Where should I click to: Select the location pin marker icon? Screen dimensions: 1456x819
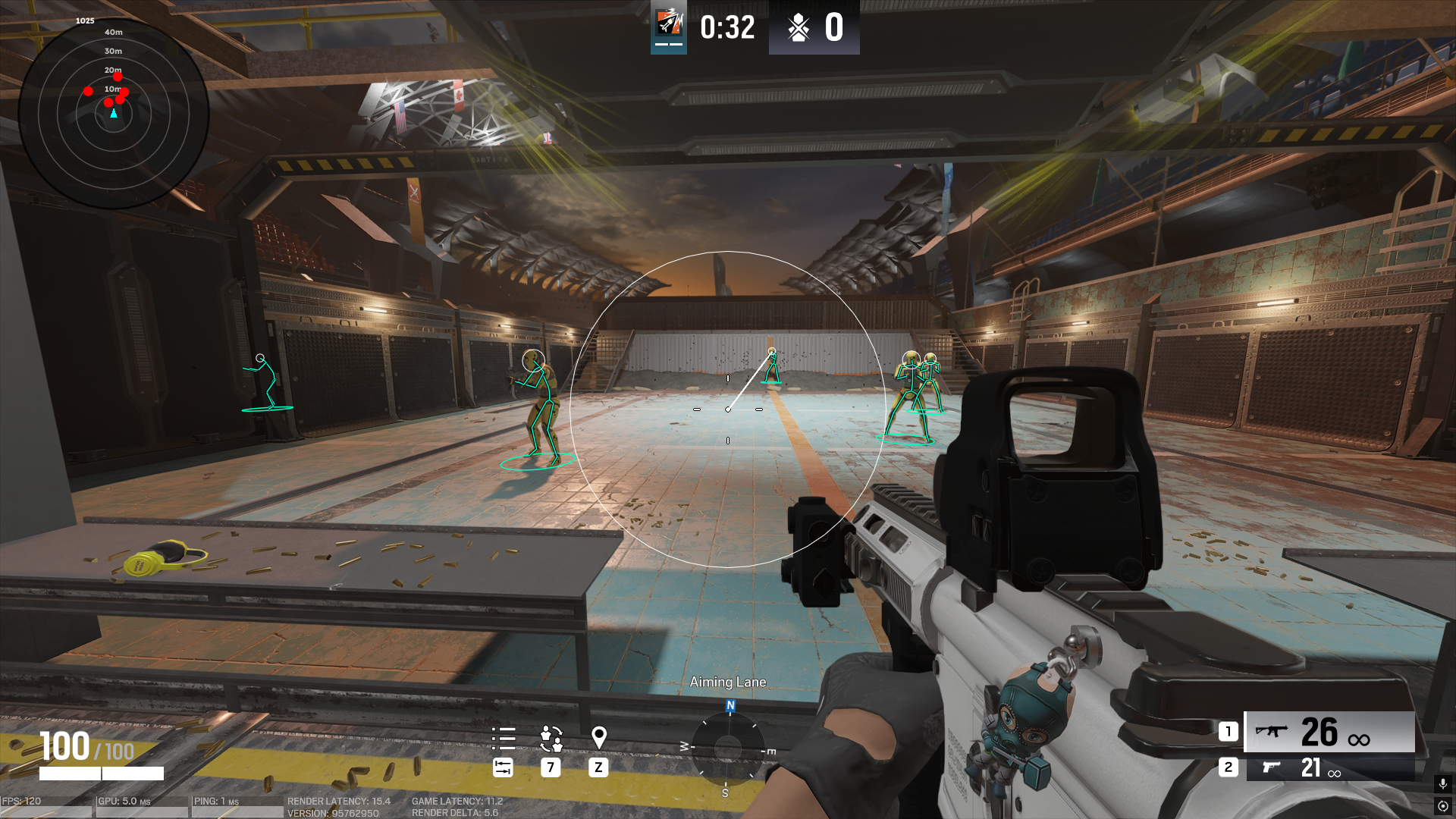598,738
